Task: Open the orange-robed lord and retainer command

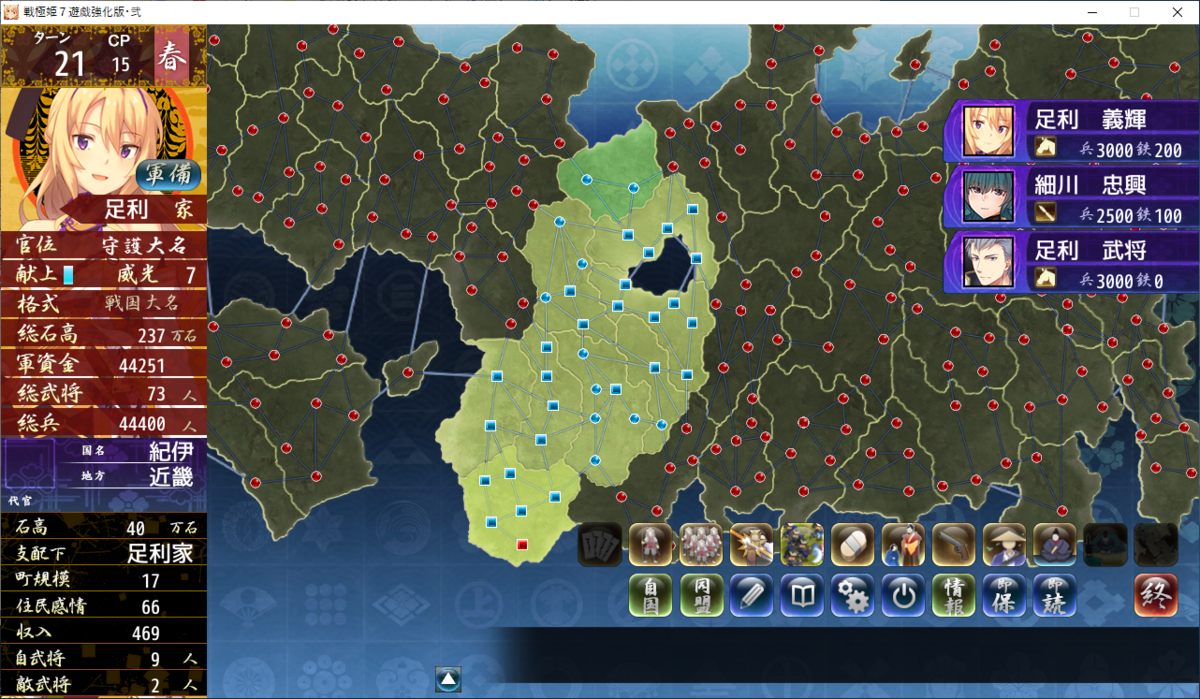Action: click(x=903, y=545)
